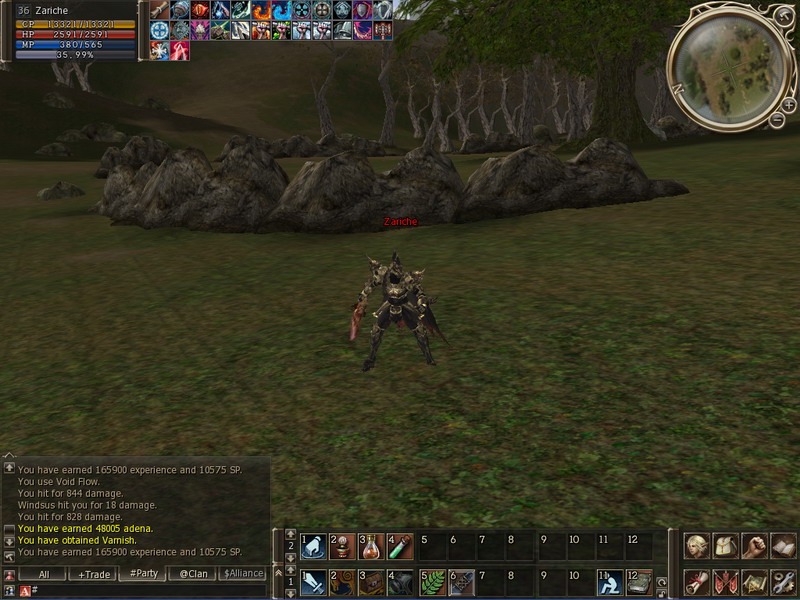Open the inventory backpack icon
800x600 pixels.
tap(726, 546)
